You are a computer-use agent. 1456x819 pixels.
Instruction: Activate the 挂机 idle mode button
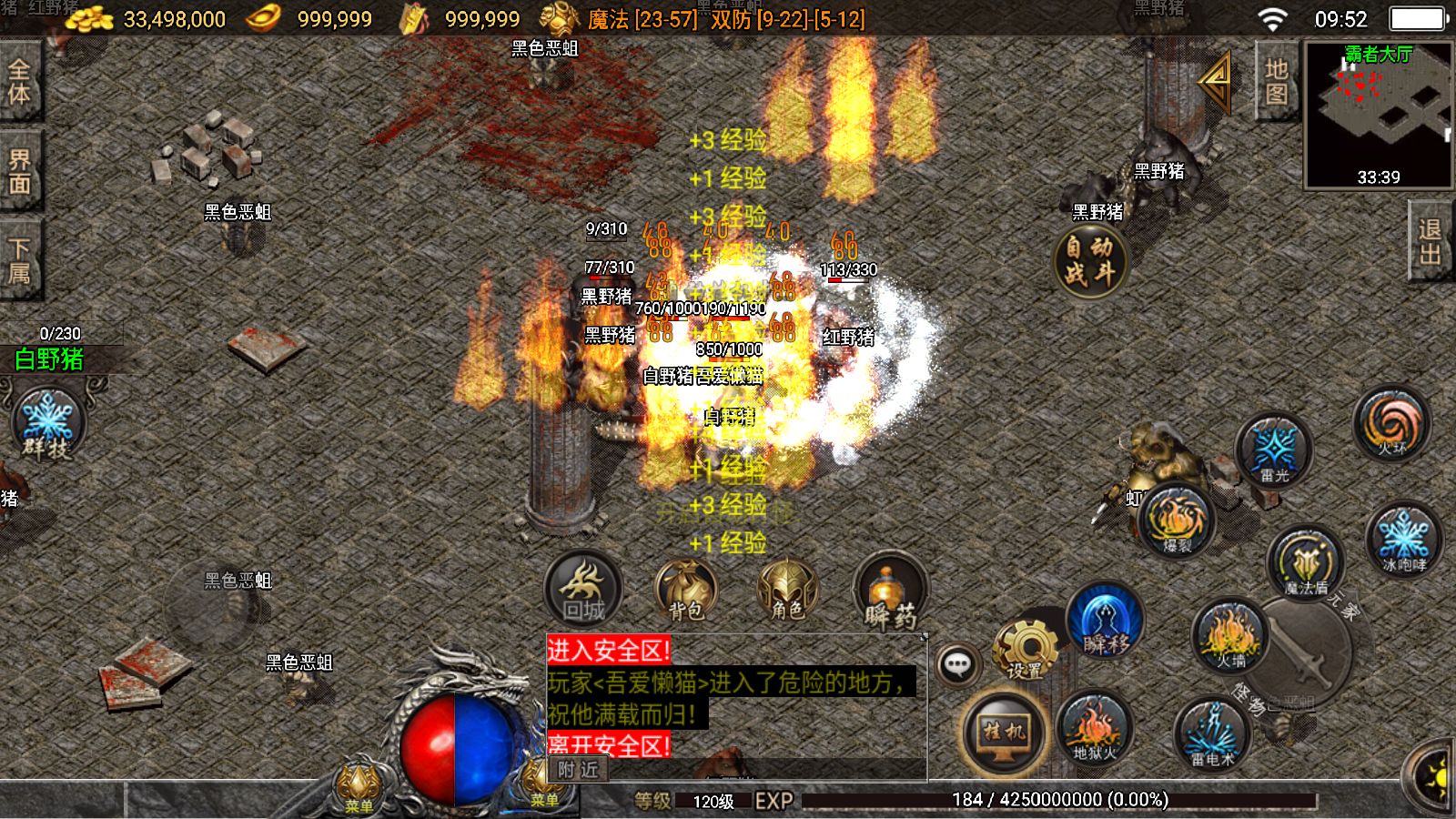[1003, 731]
